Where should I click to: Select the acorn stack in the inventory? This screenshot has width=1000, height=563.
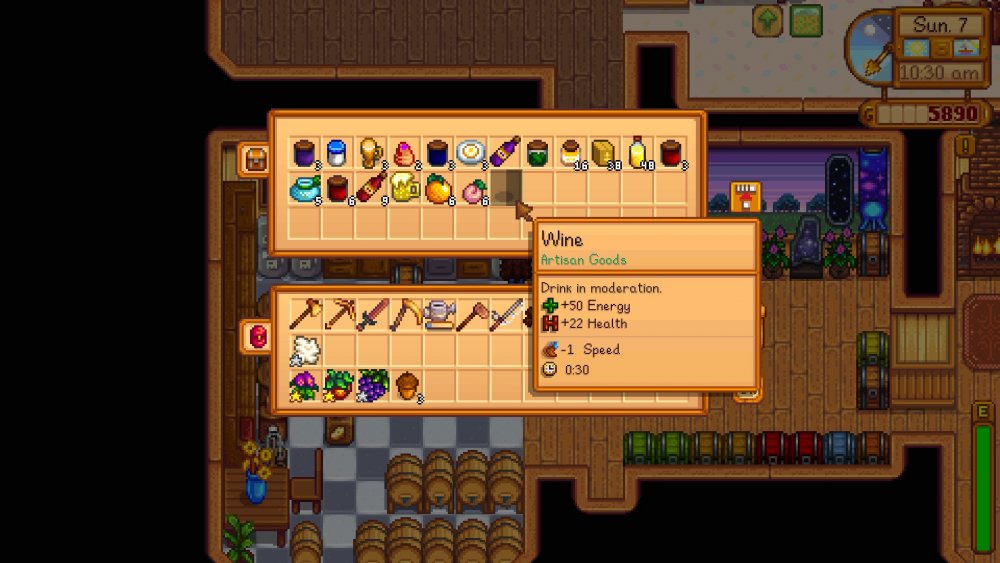point(406,385)
